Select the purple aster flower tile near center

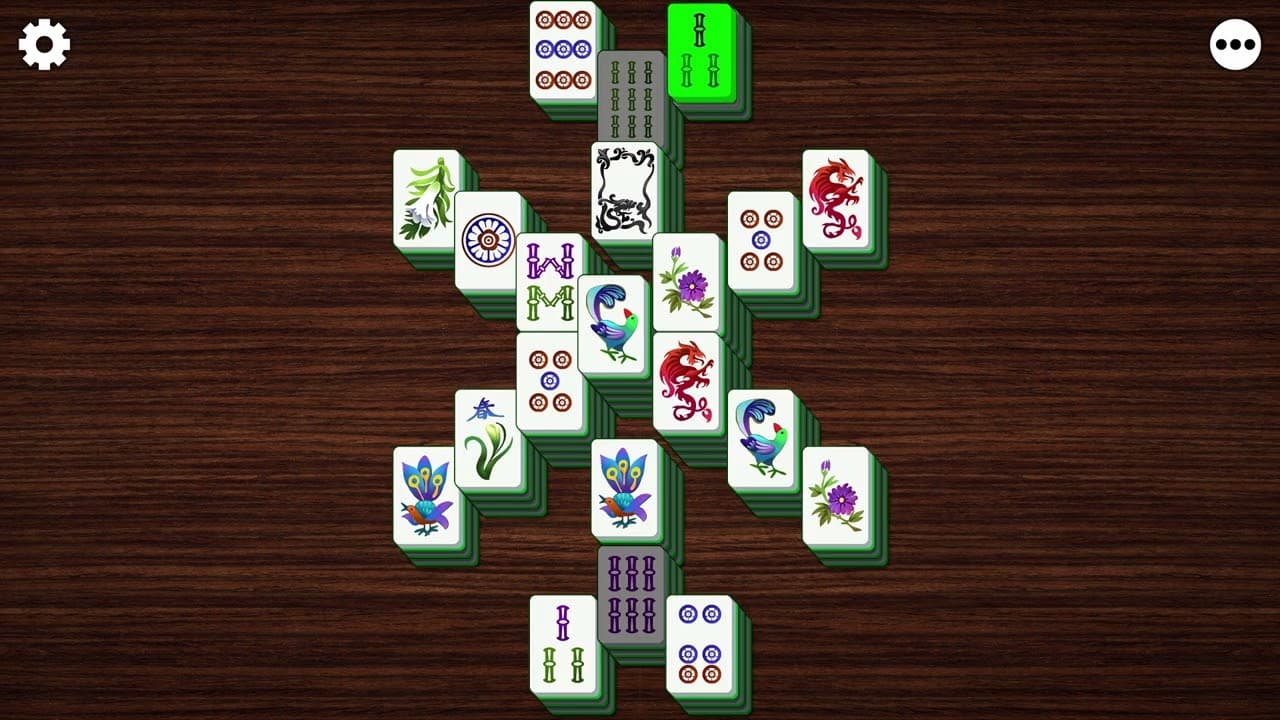click(686, 280)
